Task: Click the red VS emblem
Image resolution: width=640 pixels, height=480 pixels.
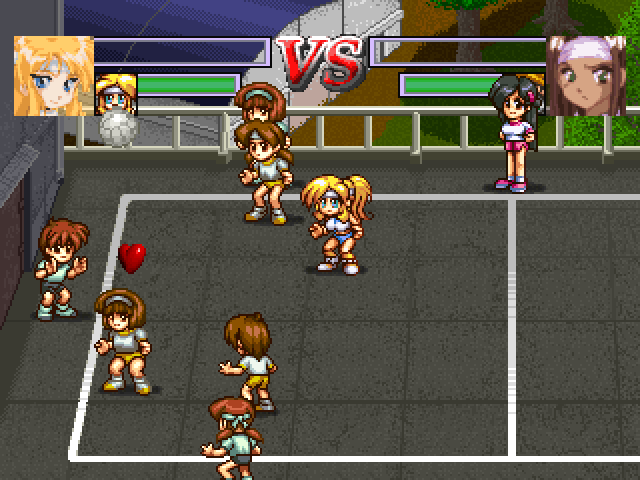Action: click(x=320, y=63)
